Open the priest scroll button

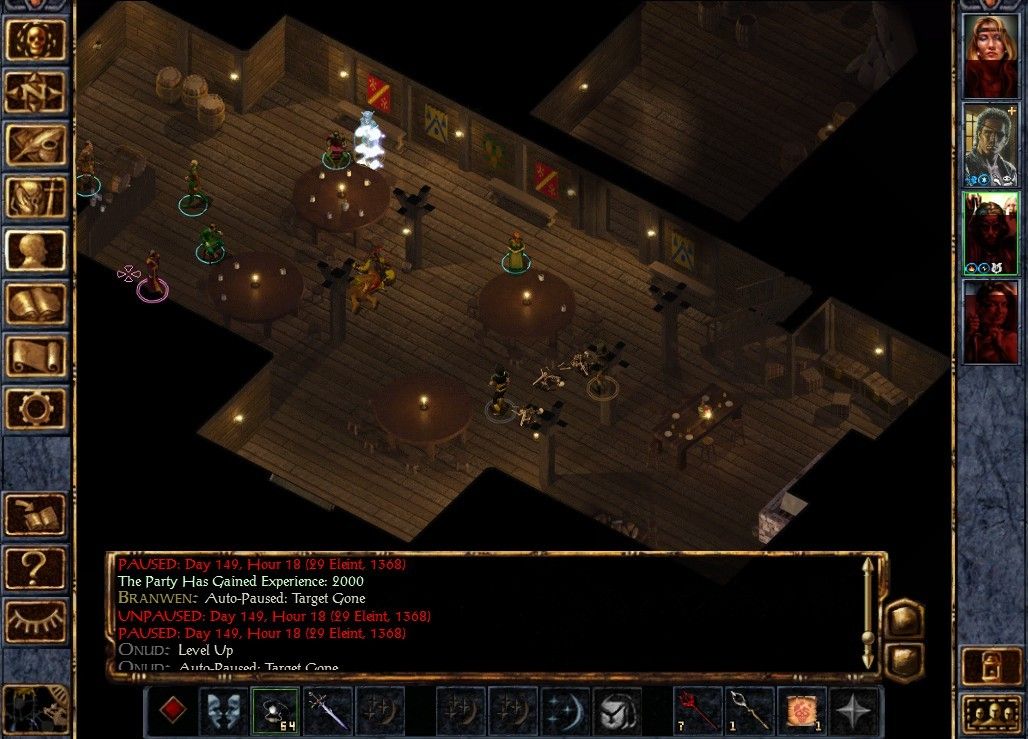click(x=36, y=357)
